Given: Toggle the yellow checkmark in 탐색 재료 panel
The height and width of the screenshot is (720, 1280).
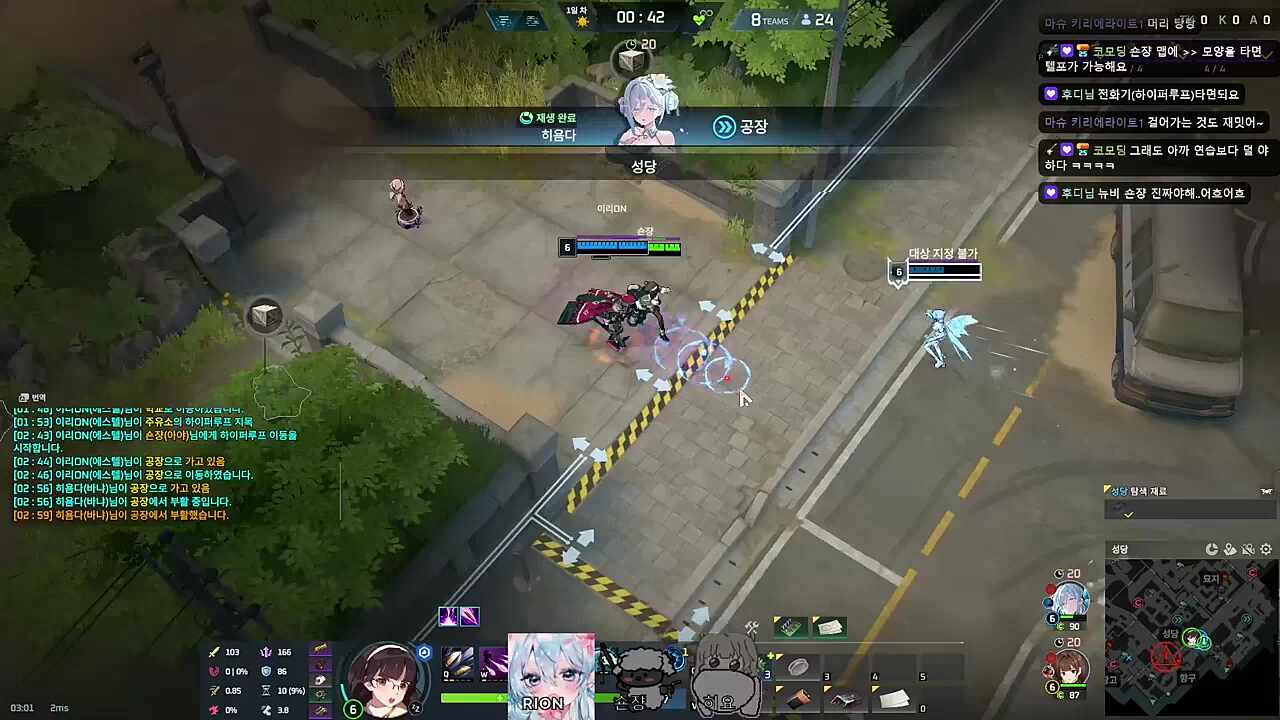Looking at the screenshot, I should click(x=1128, y=513).
